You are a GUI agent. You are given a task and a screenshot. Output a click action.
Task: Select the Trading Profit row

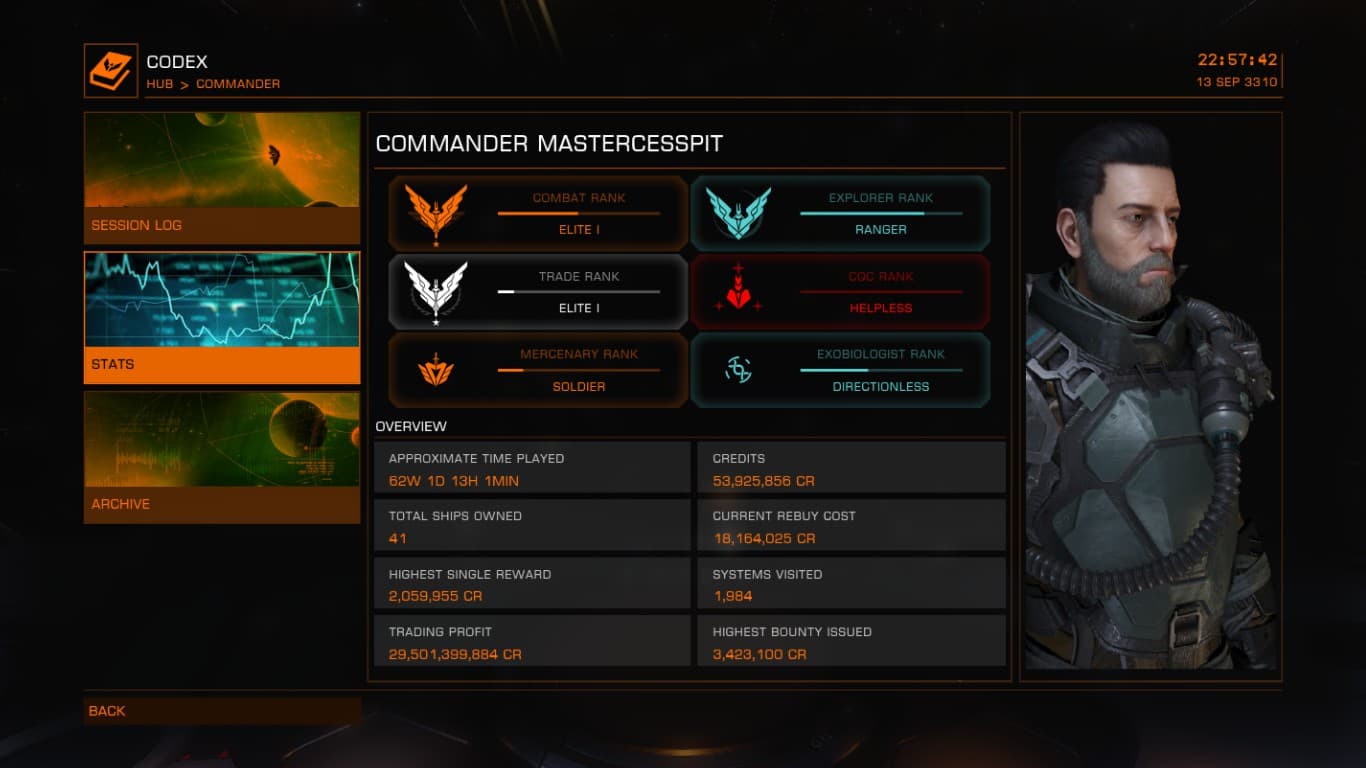click(533, 642)
